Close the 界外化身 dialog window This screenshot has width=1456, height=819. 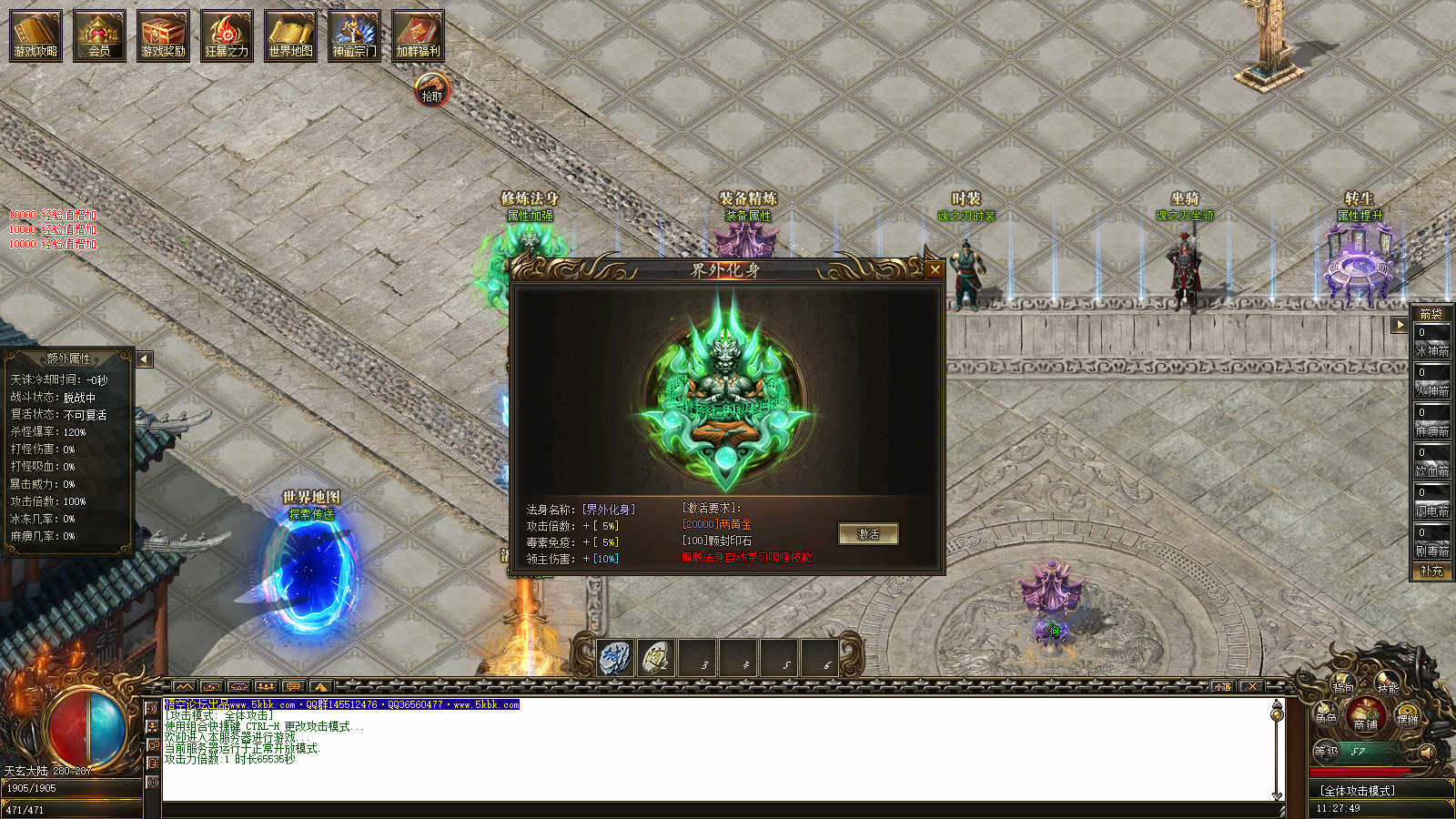tap(935, 269)
